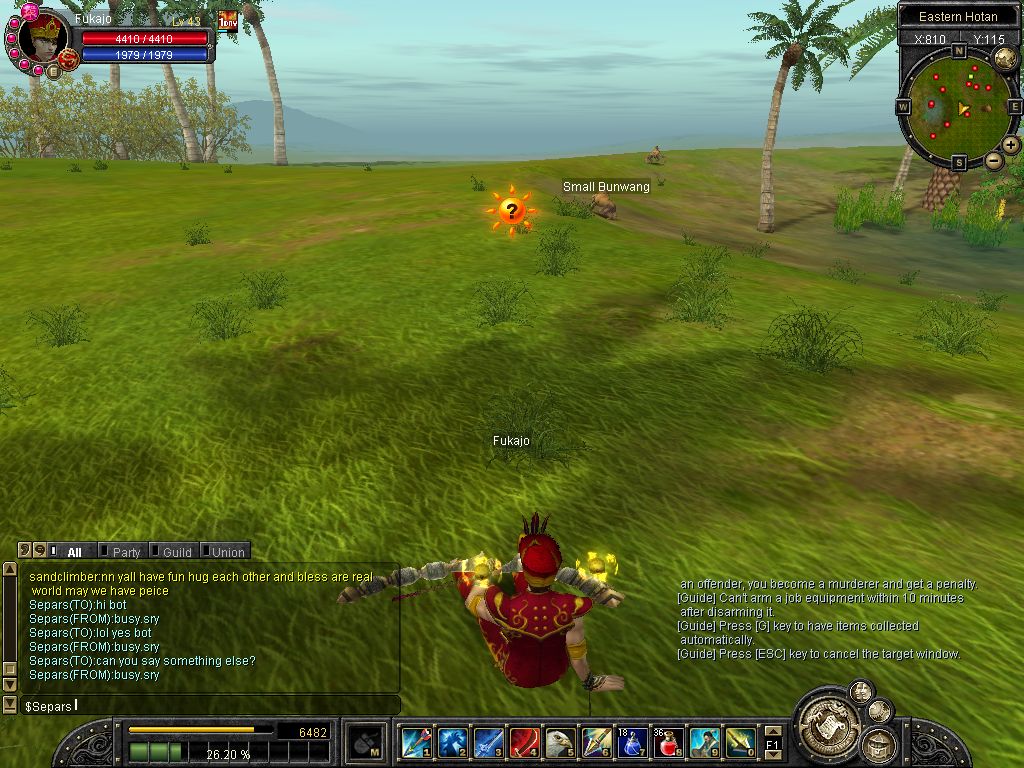Zoom out the minimap with minus button

(x=993, y=160)
